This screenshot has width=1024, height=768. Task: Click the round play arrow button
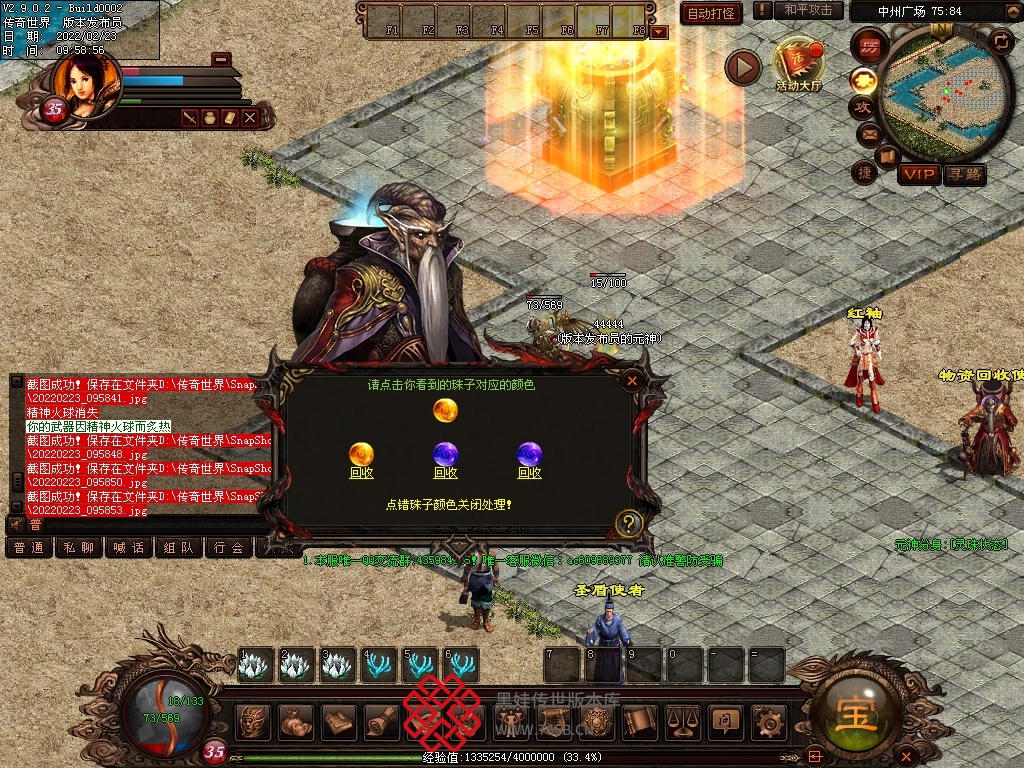pyautogui.click(x=743, y=67)
